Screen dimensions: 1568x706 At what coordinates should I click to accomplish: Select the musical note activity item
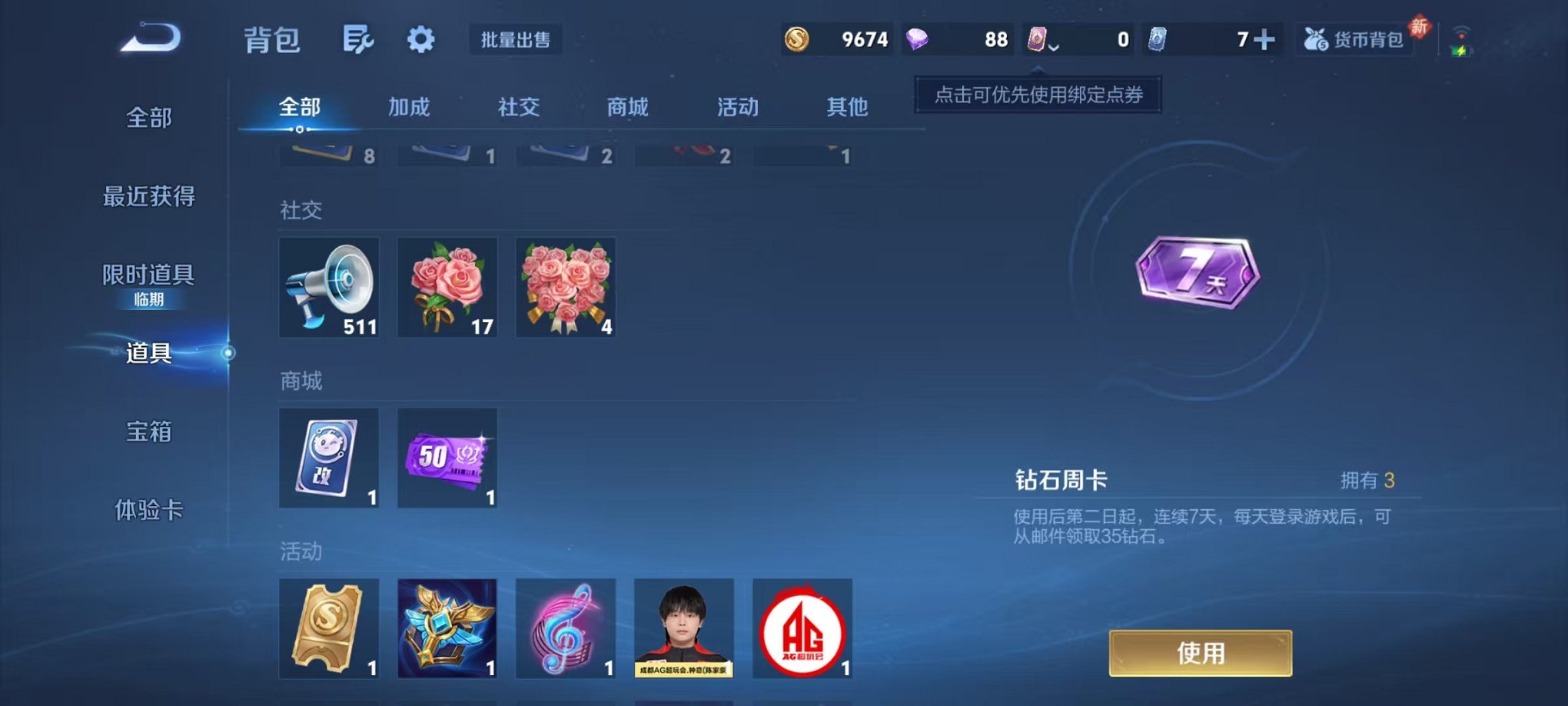tap(566, 628)
